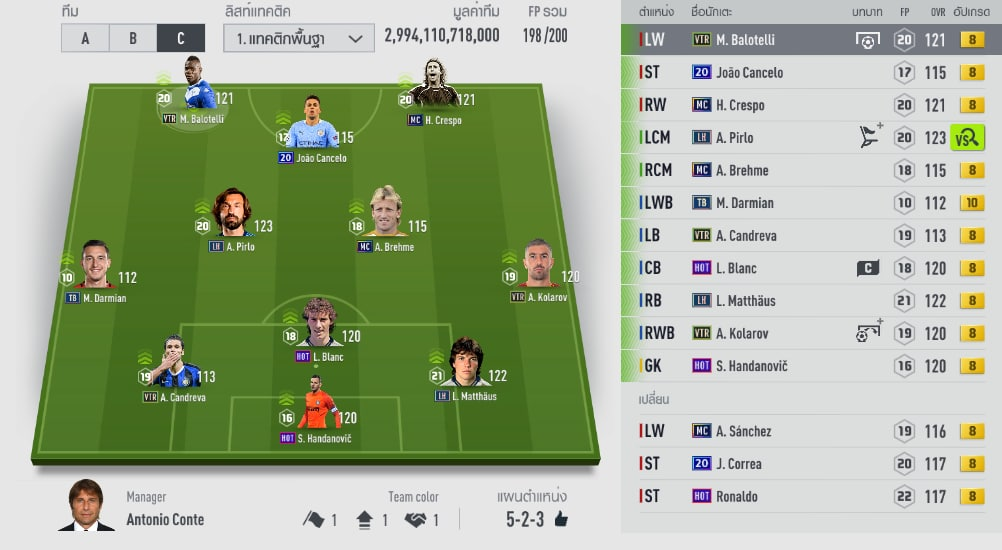Switch to team tab B
Screen dimensions: 1002x550
point(133,38)
